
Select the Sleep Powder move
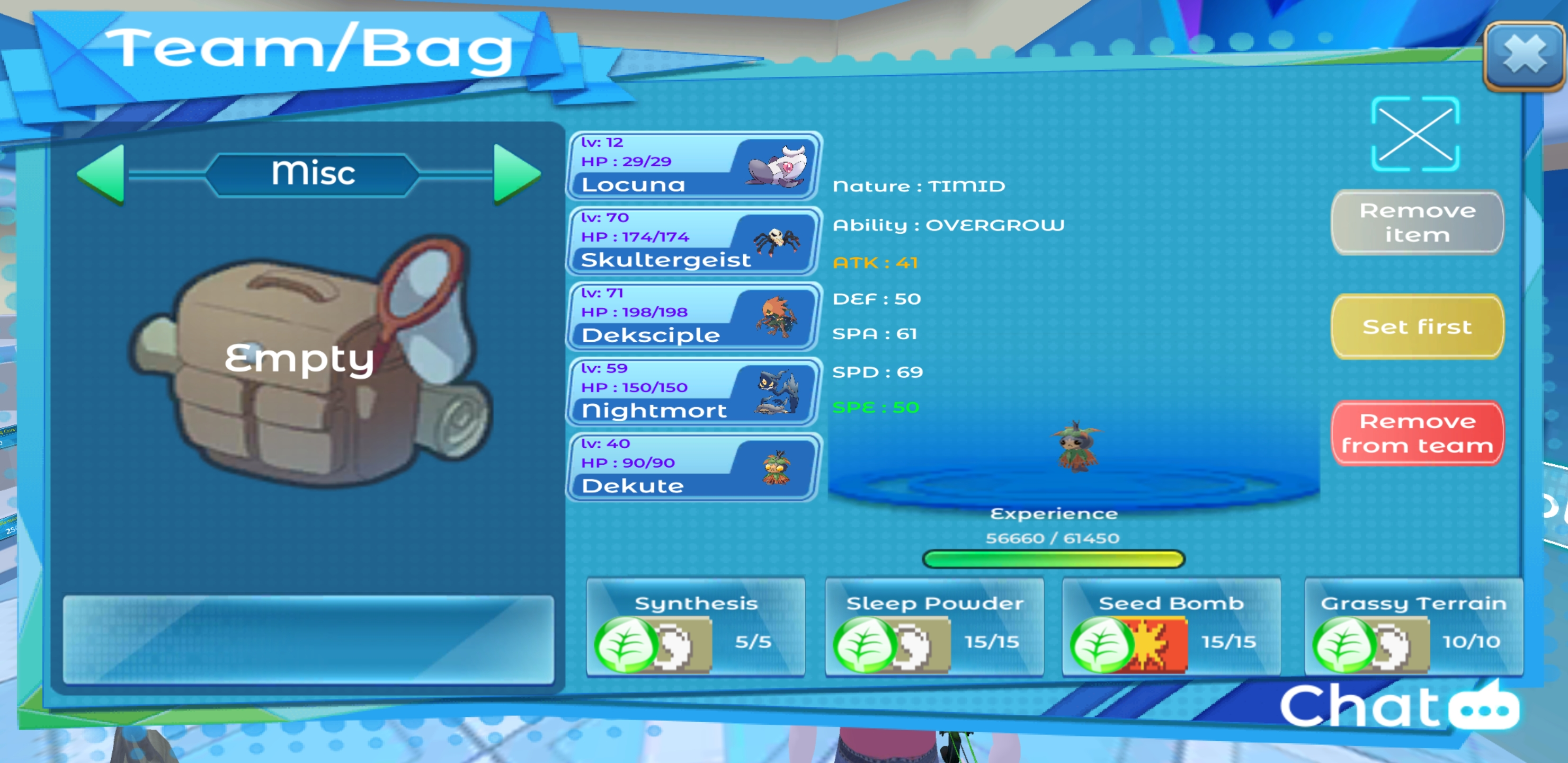point(934,627)
